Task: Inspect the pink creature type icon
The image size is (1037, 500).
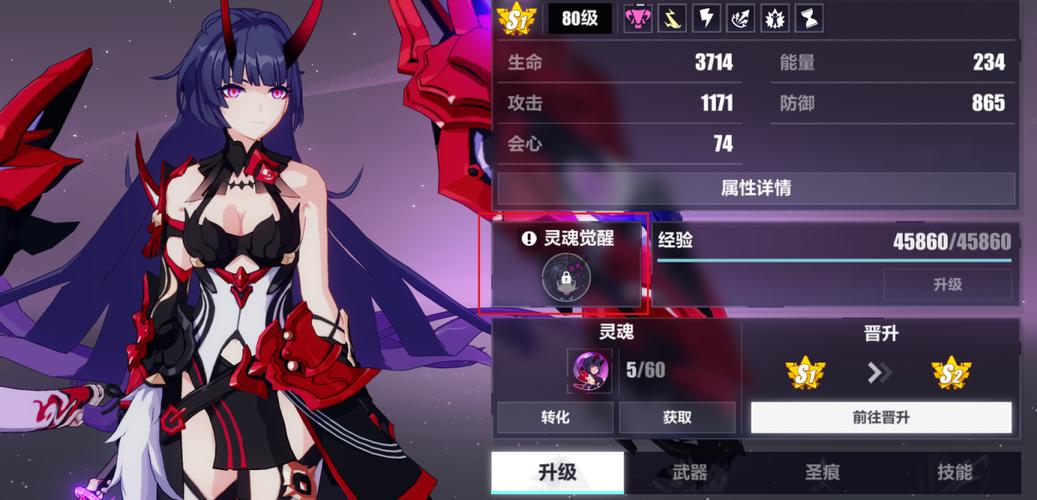Action: coord(638,18)
